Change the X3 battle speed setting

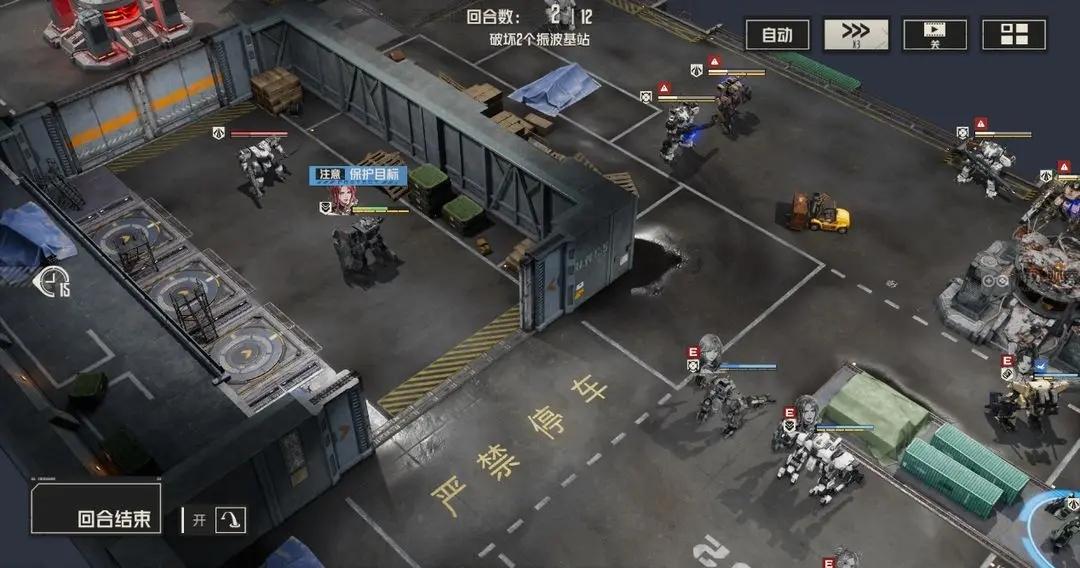tap(856, 35)
